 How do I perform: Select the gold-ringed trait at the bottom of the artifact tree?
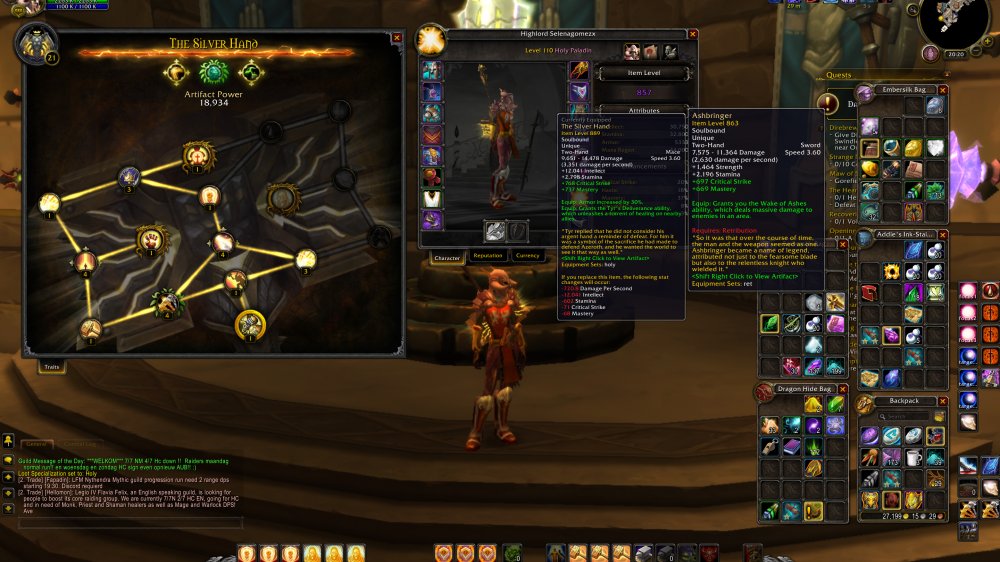250,323
